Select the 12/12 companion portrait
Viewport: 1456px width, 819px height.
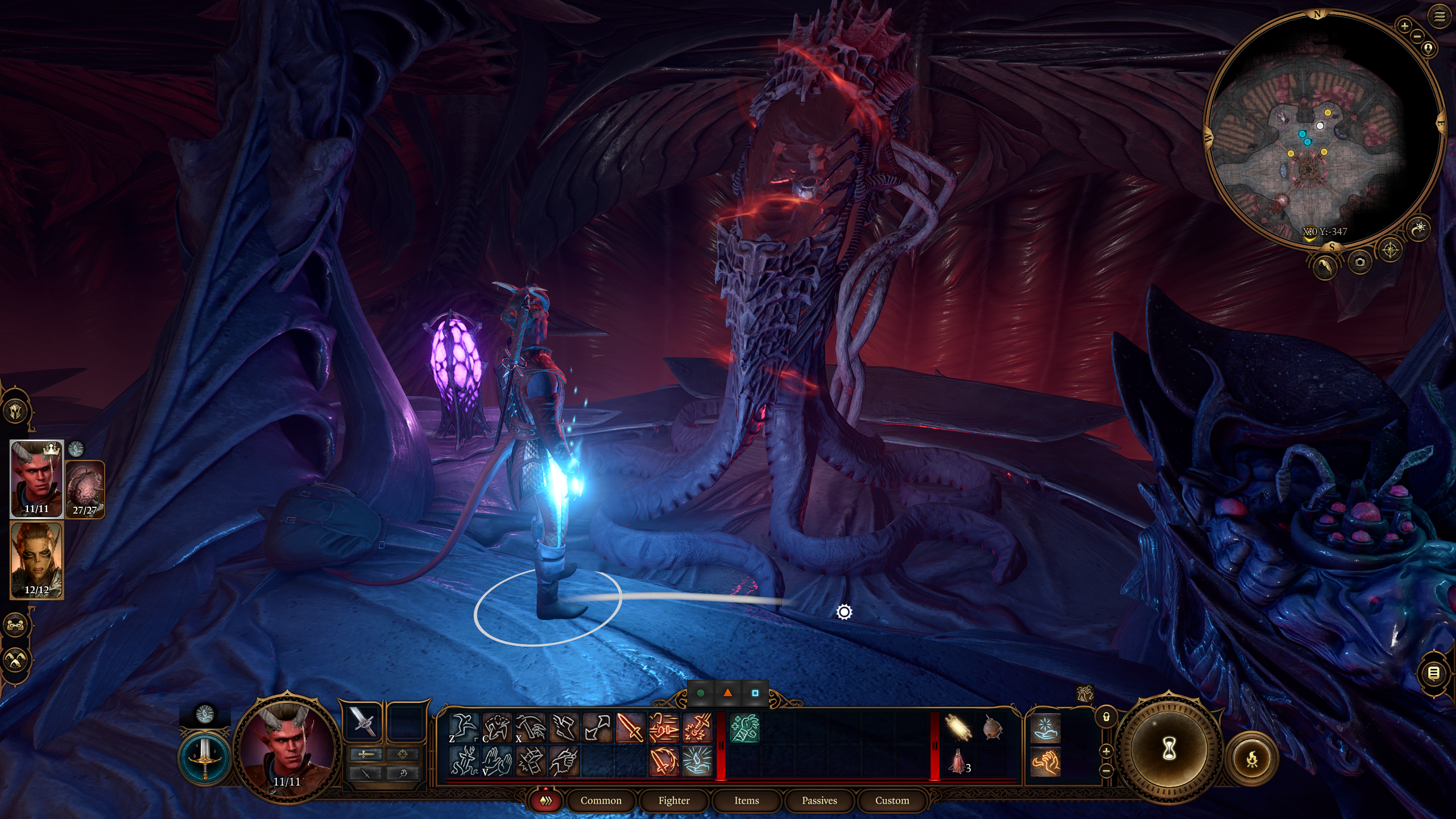[36, 560]
